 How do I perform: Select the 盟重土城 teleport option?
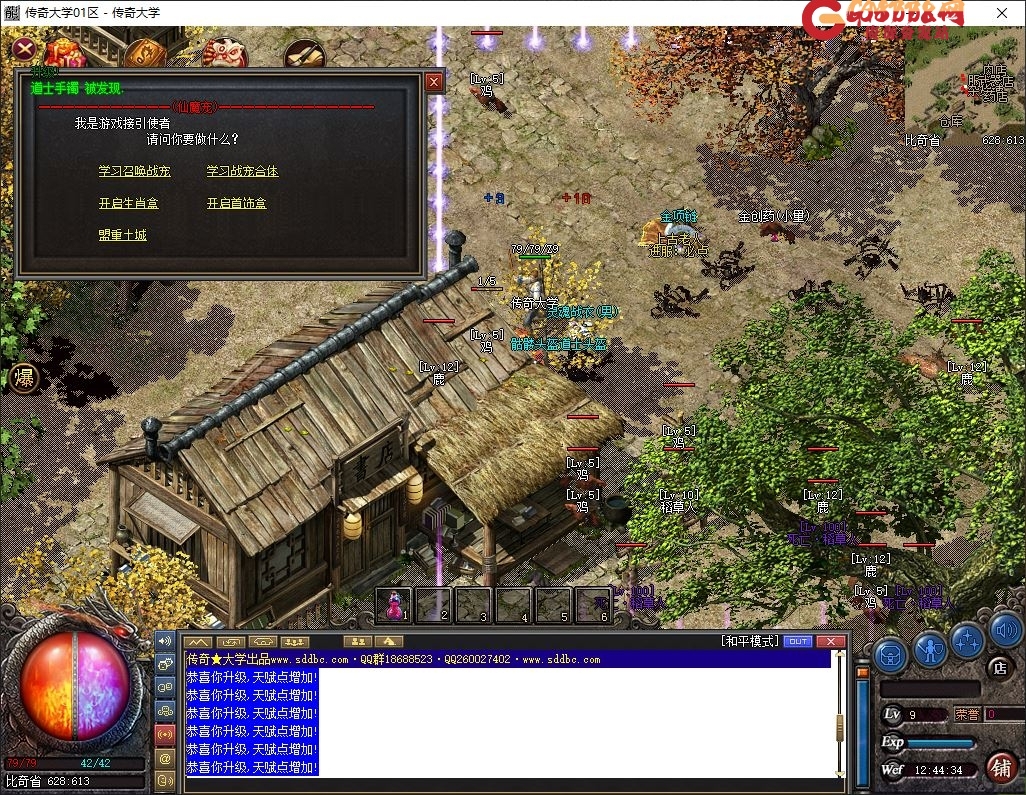pos(122,235)
